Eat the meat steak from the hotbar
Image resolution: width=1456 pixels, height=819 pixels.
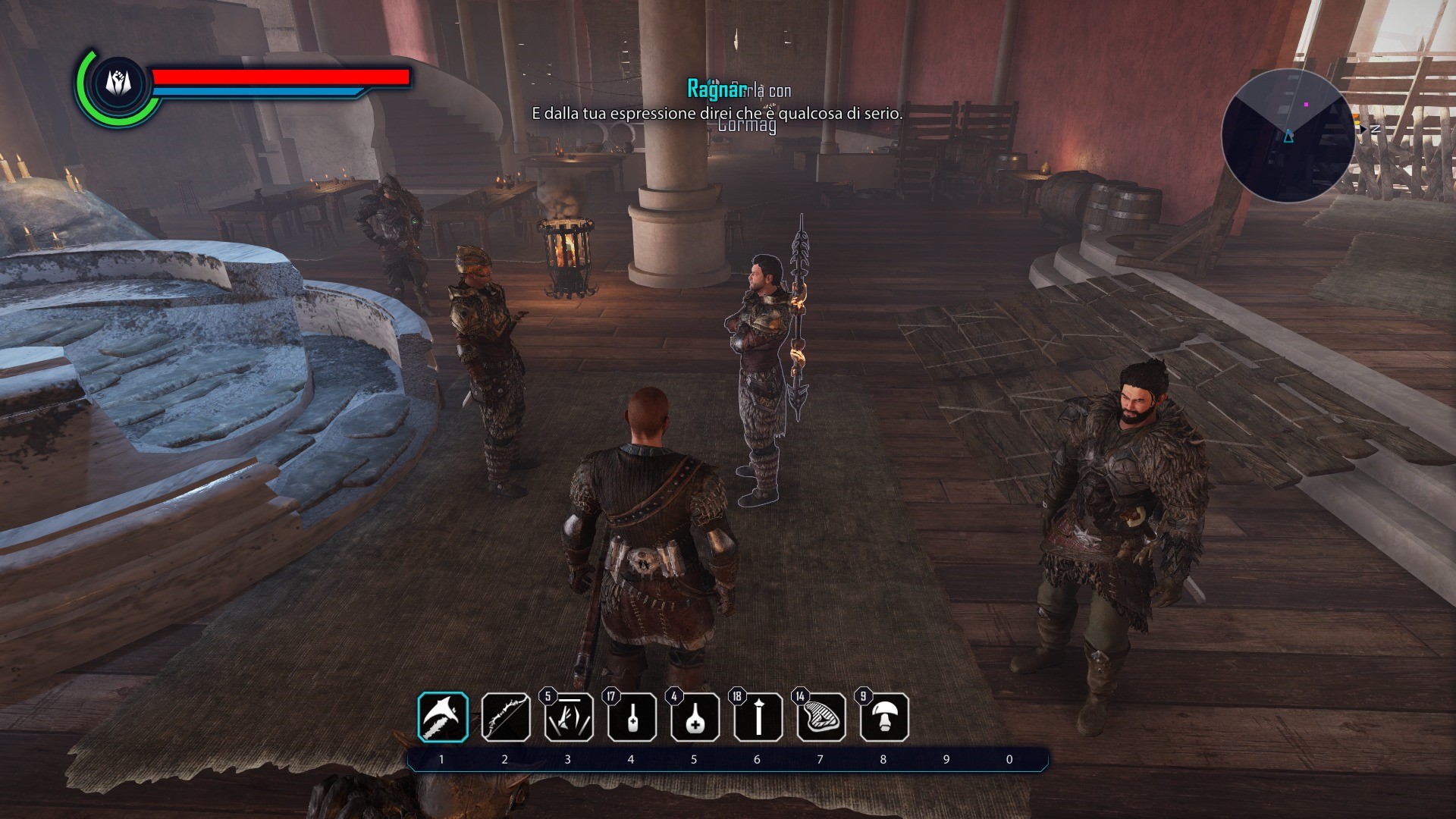821,717
